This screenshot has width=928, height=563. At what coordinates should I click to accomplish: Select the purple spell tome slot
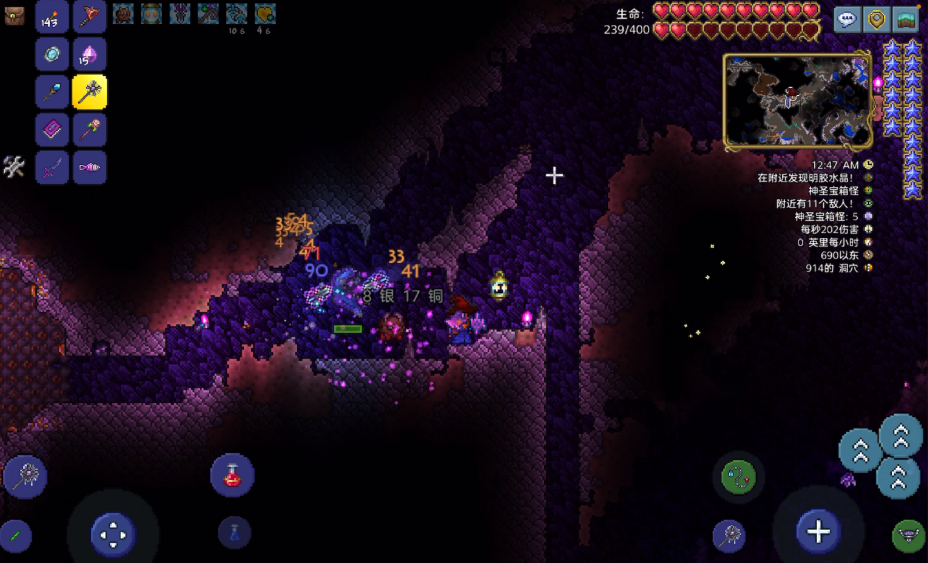coord(52,130)
